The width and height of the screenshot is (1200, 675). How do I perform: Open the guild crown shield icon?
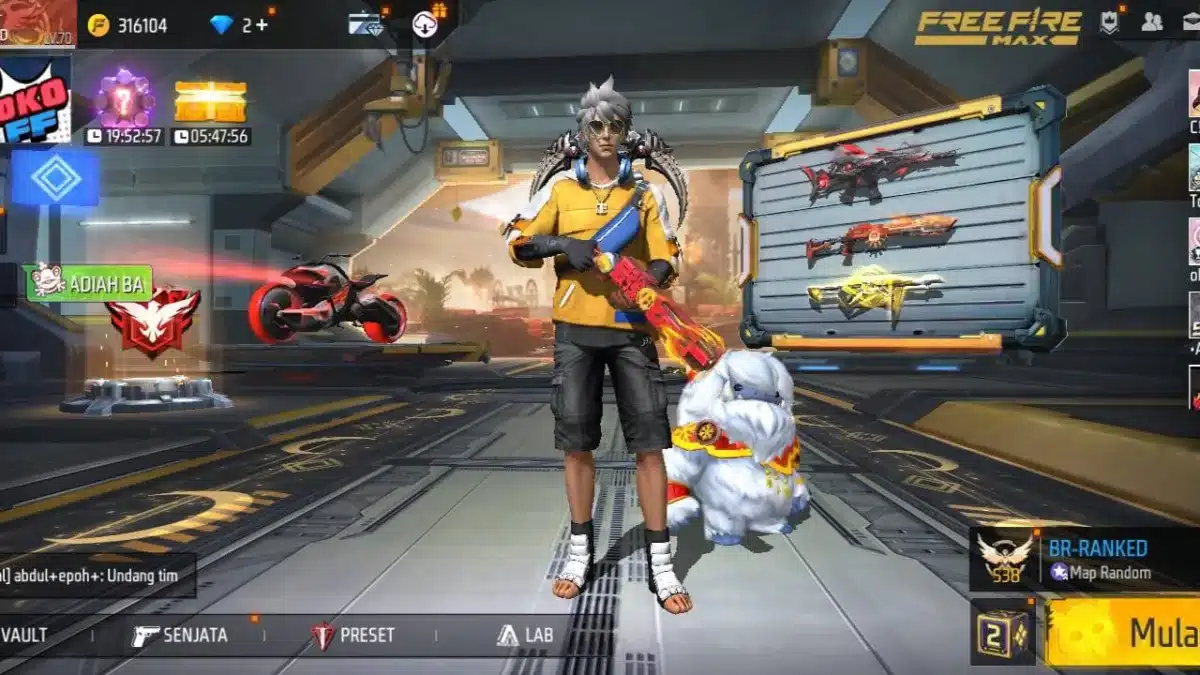[1109, 23]
